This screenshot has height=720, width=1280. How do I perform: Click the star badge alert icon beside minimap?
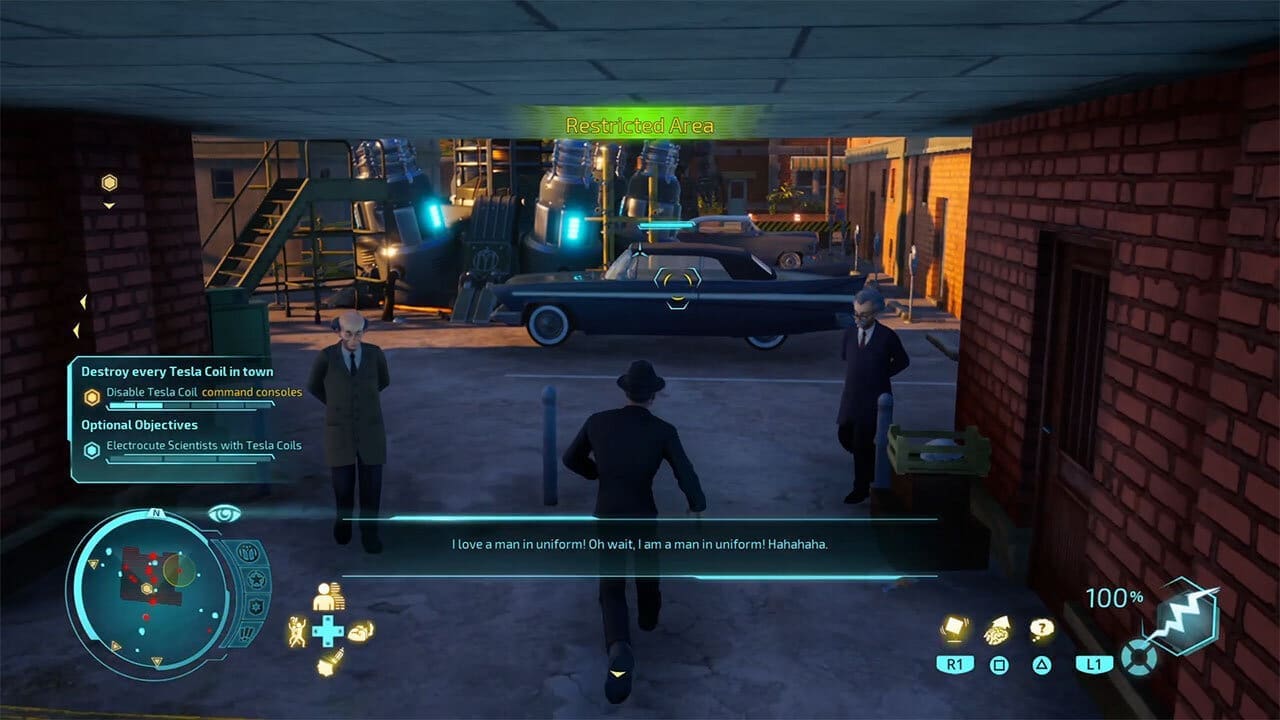(255, 579)
